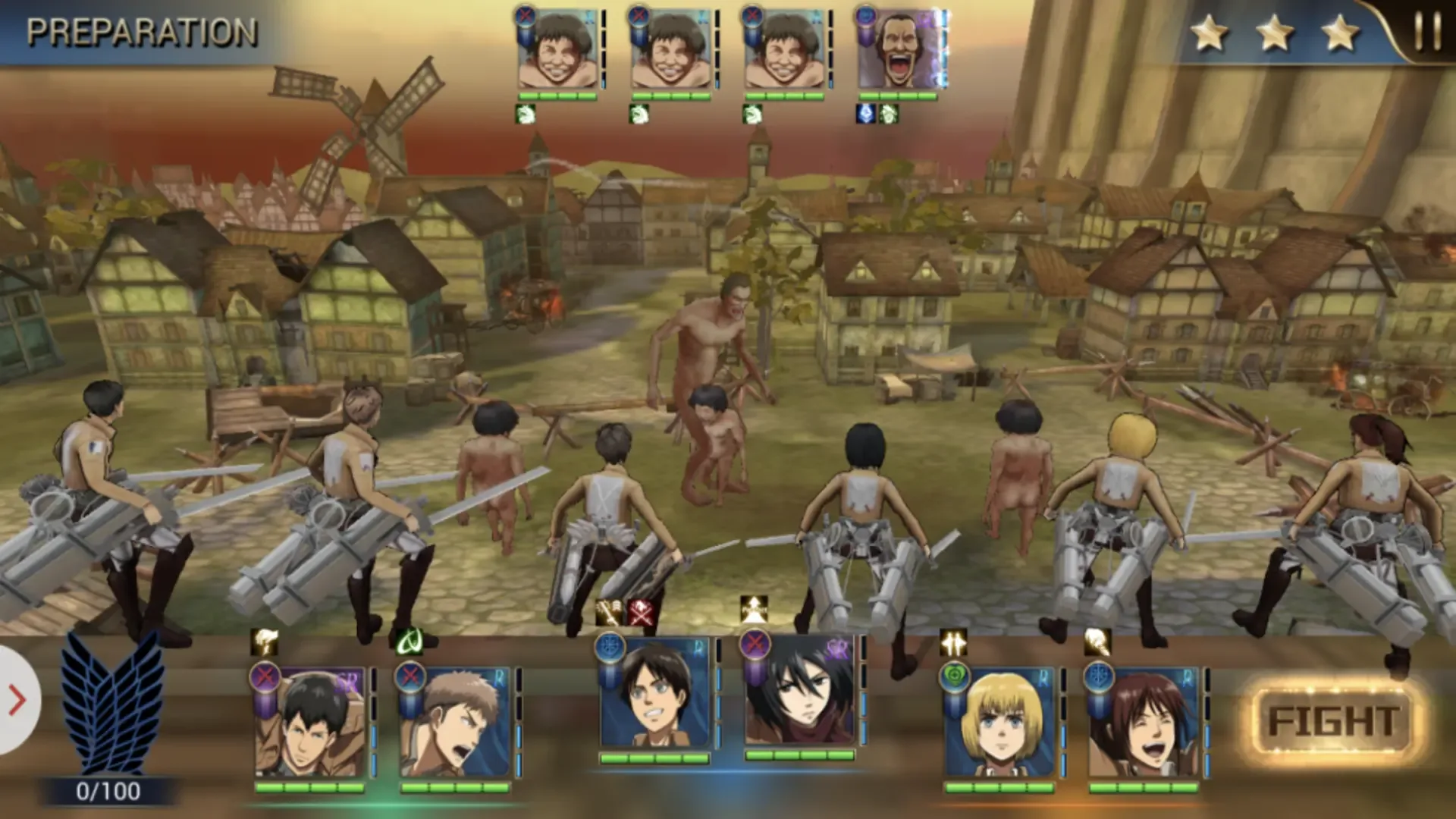The height and width of the screenshot is (819, 1456).
Task: Select Armin's character card
Action: click(999, 724)
